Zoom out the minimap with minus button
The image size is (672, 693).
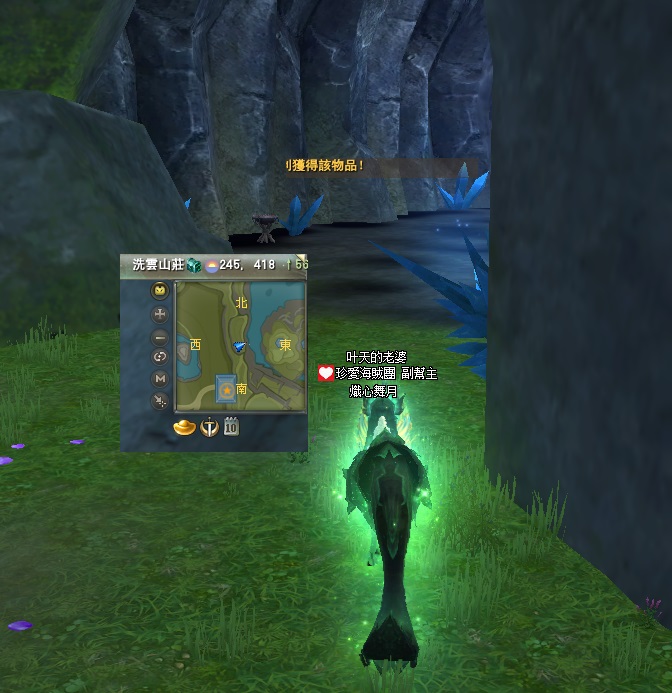160,337
